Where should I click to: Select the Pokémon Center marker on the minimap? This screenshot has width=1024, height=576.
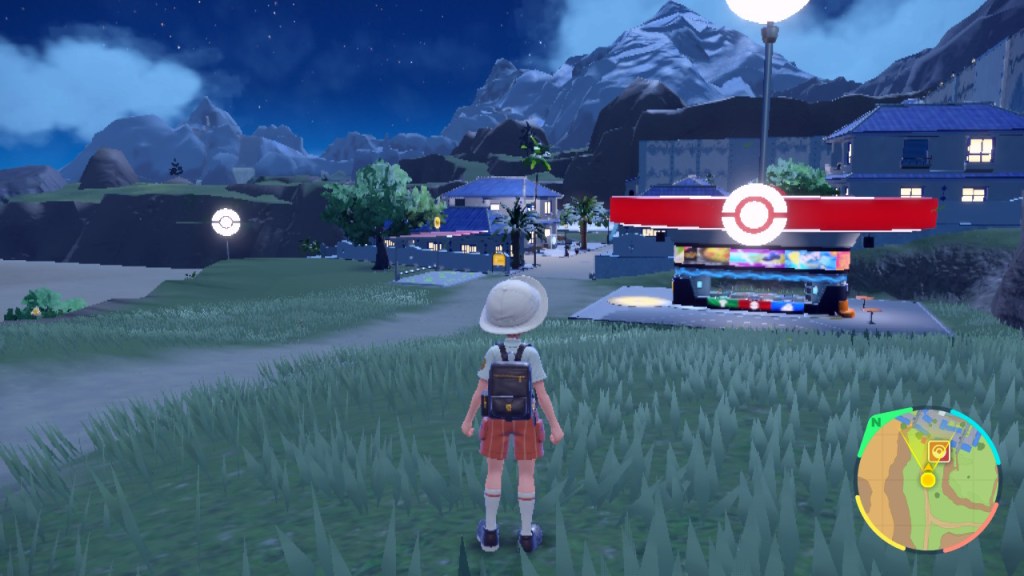(x=937, y=452)
